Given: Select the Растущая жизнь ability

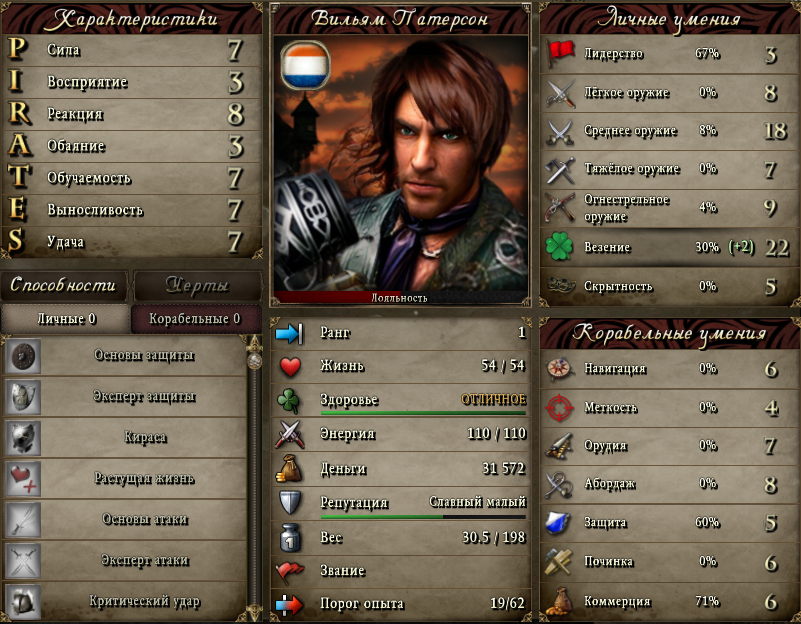Looking at the screenshot, I should [144, 478].
